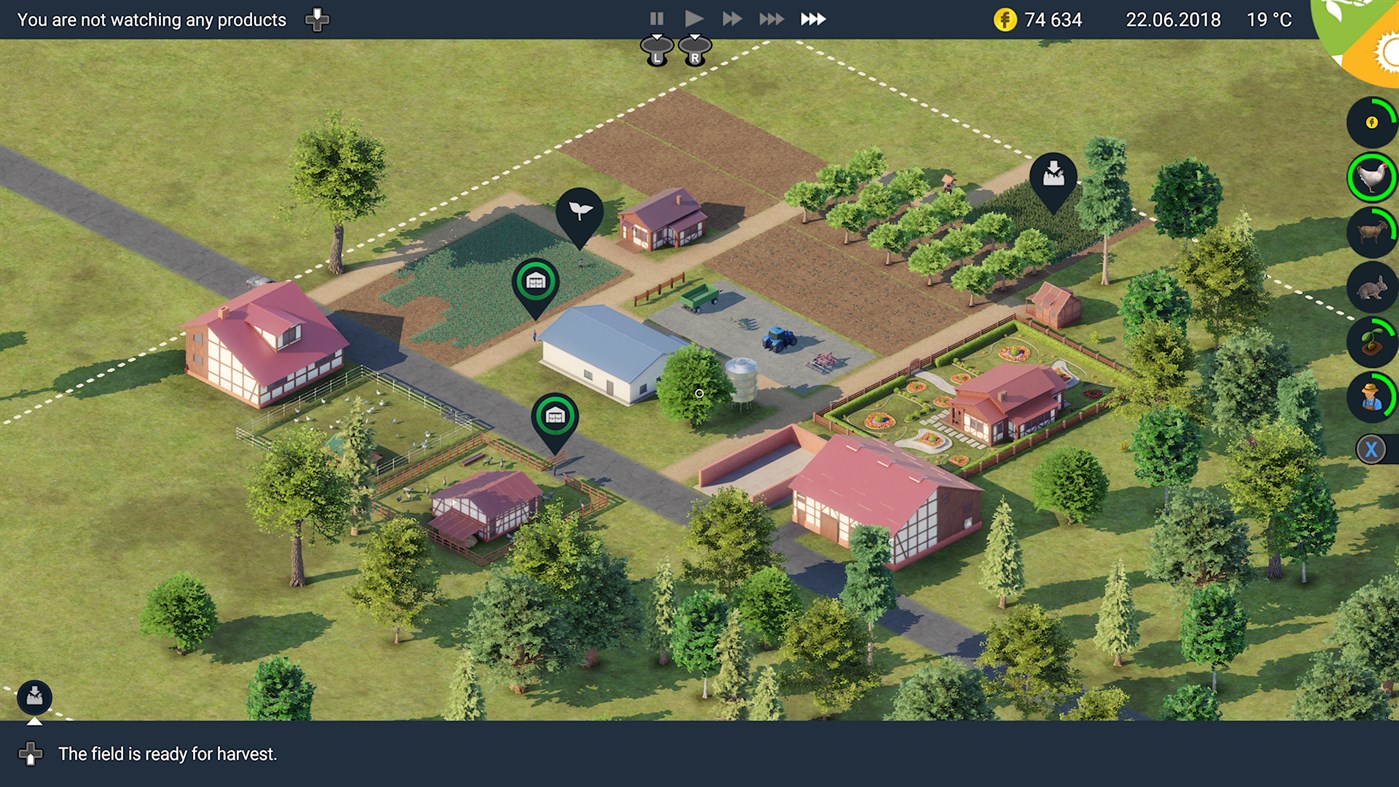Open the goat livestock panel

click(1371, 231)
